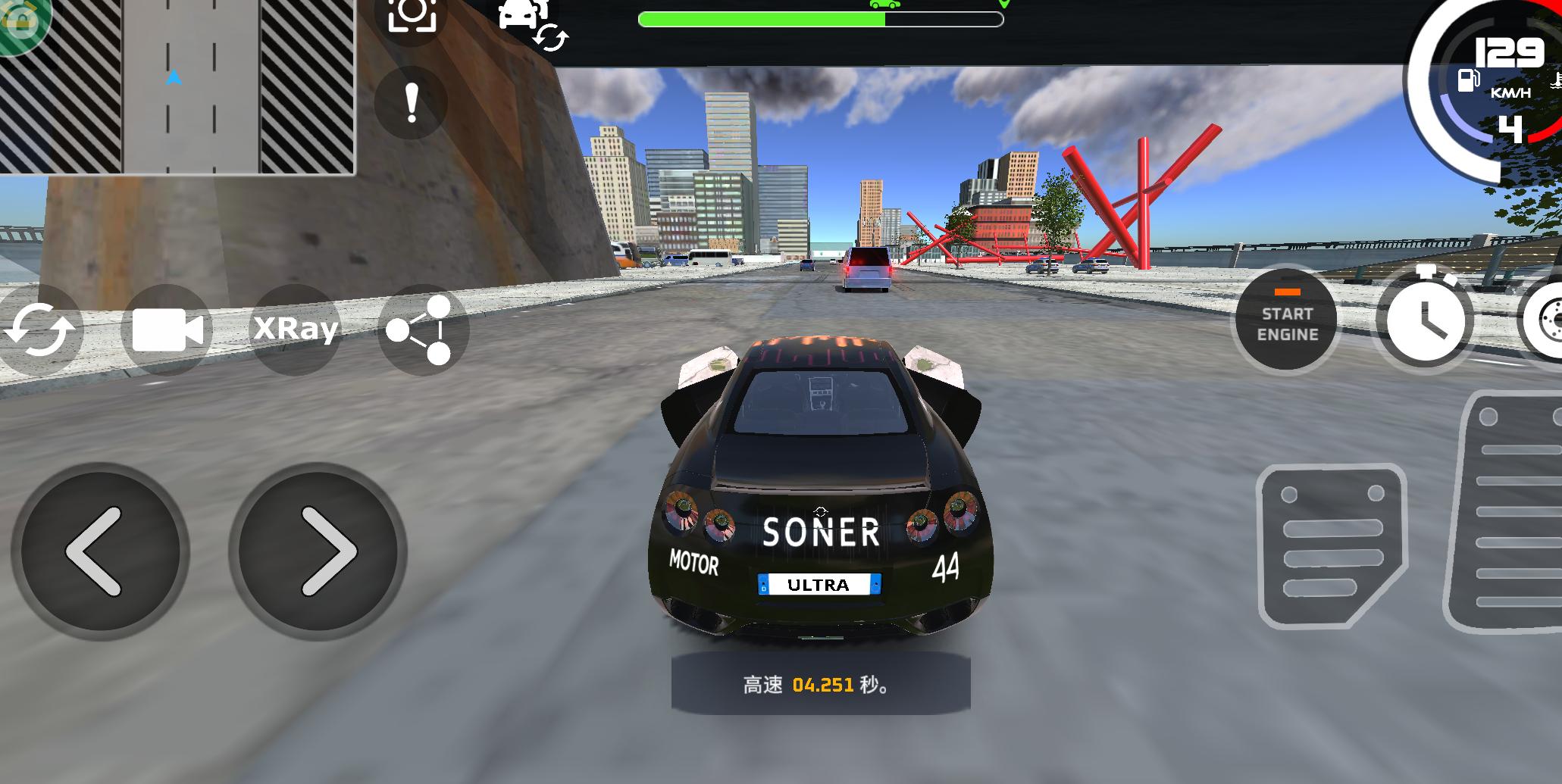Image resolution: width=1562 pixels, height=784 pixels.
Task: Tap the exclamation mark alert button
Action: click(411, 102)
